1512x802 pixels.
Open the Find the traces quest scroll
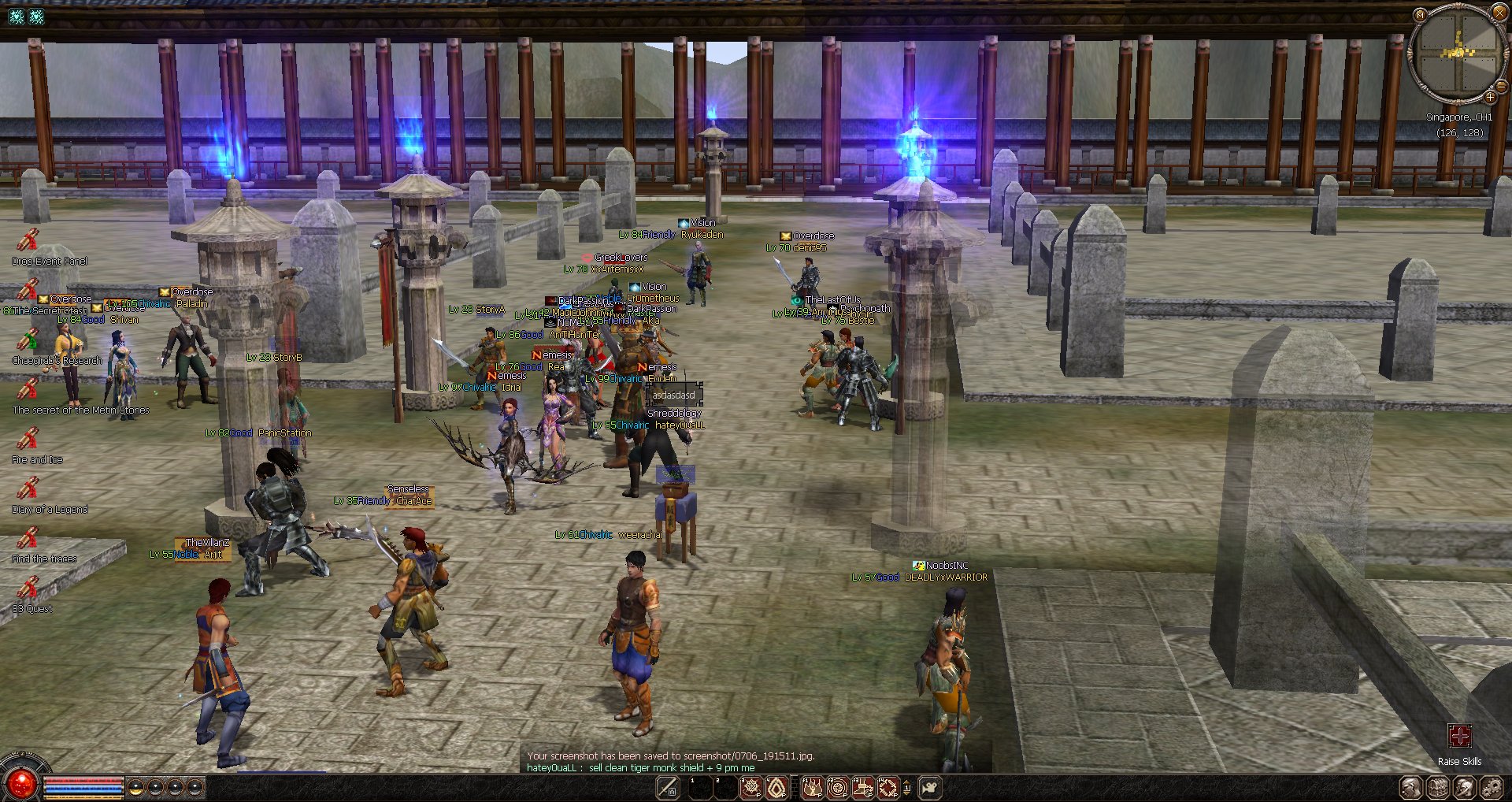click(28, 538)
